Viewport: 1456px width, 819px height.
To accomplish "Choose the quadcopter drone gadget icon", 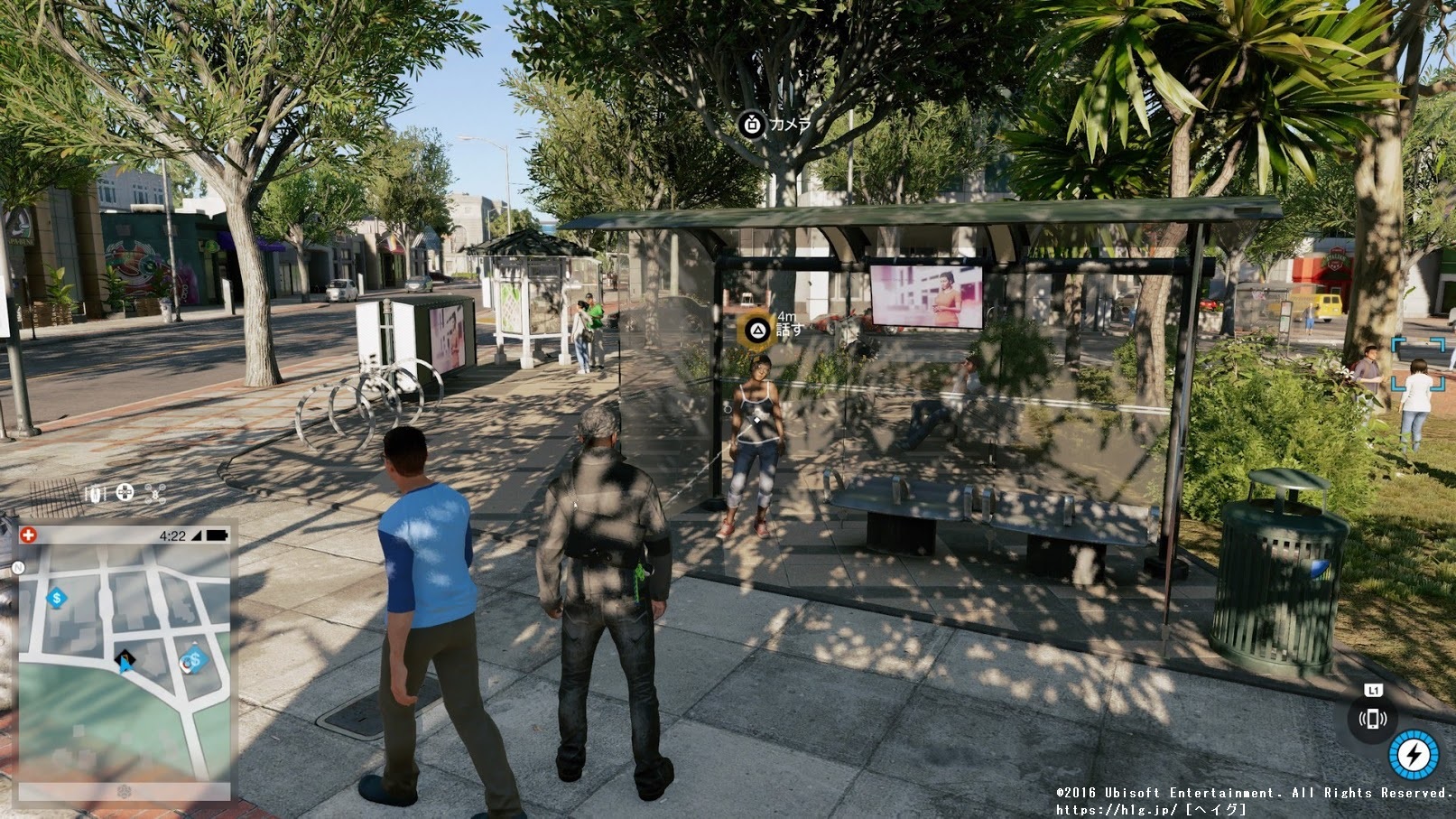I will [x=155, y=493].
